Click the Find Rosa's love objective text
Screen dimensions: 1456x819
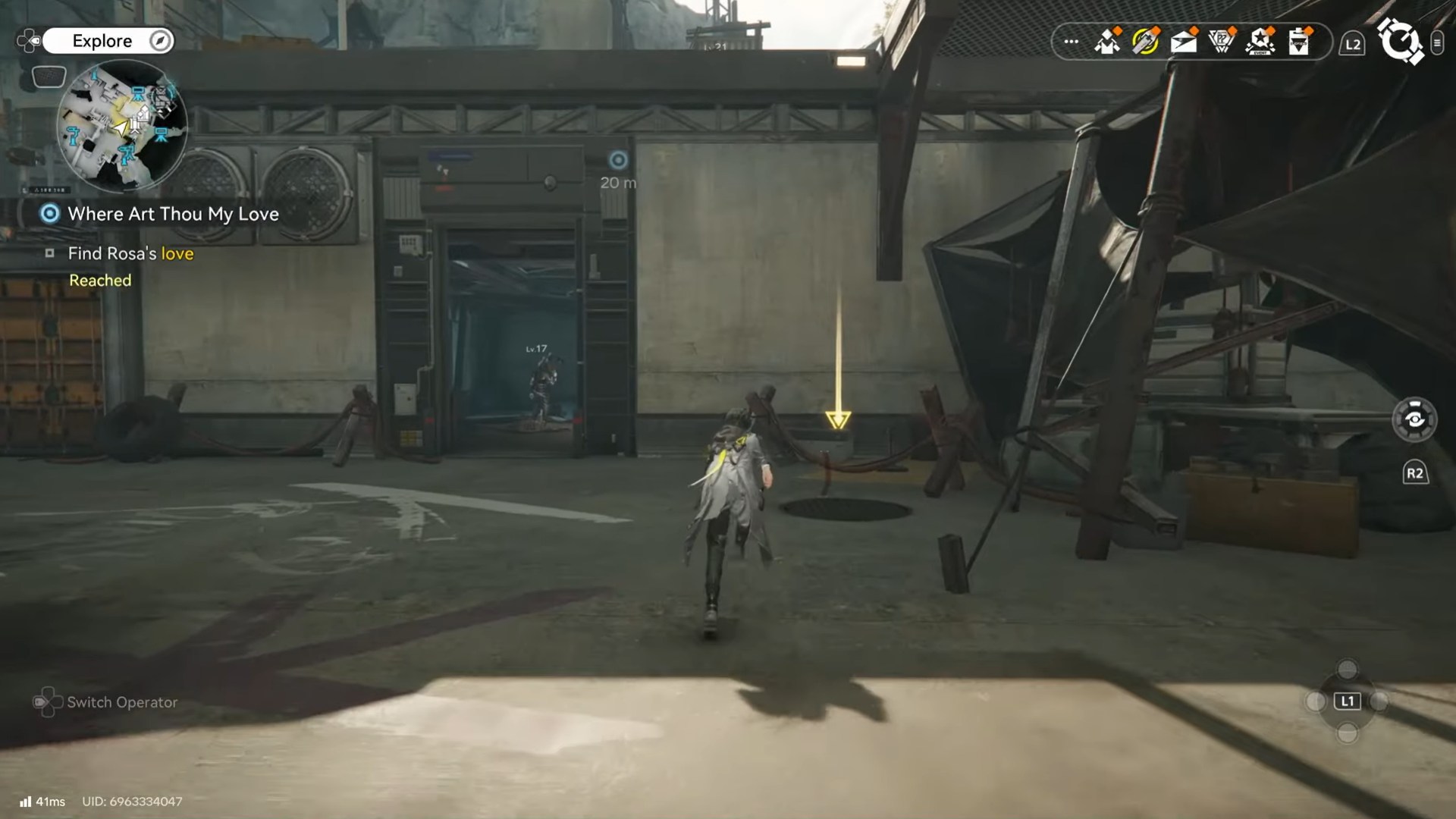[129, 253]
